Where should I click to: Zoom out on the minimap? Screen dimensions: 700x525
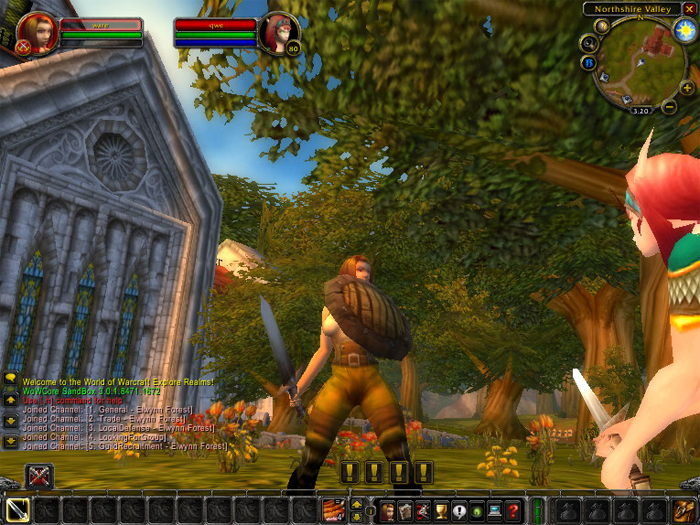click(670, 105)
